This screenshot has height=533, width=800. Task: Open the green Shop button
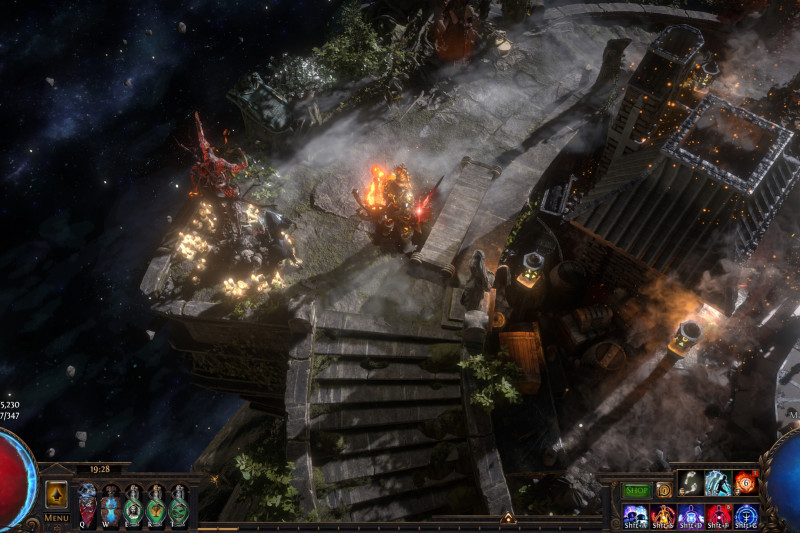coord(636,490)
